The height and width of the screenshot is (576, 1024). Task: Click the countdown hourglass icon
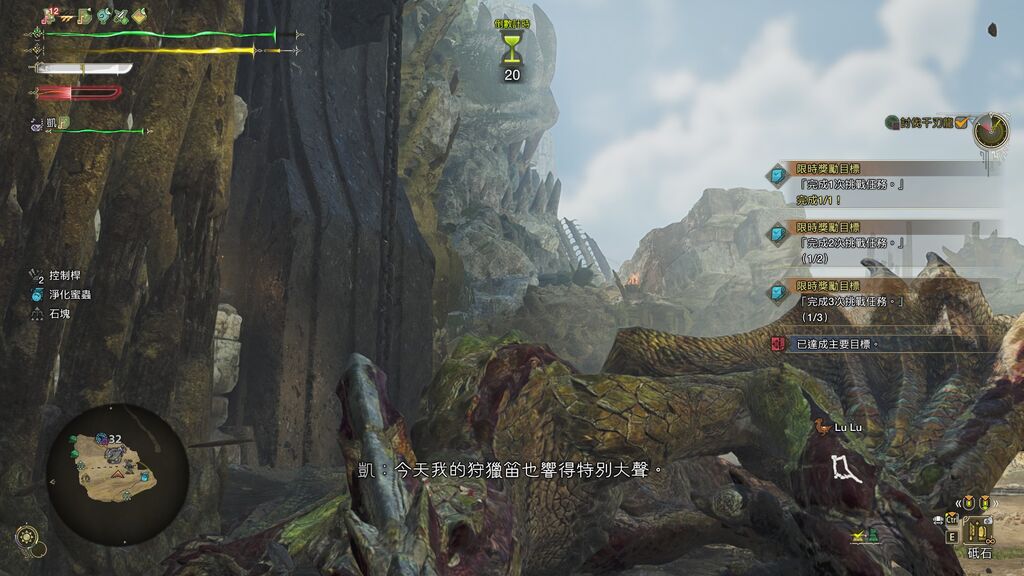(512, 48)
